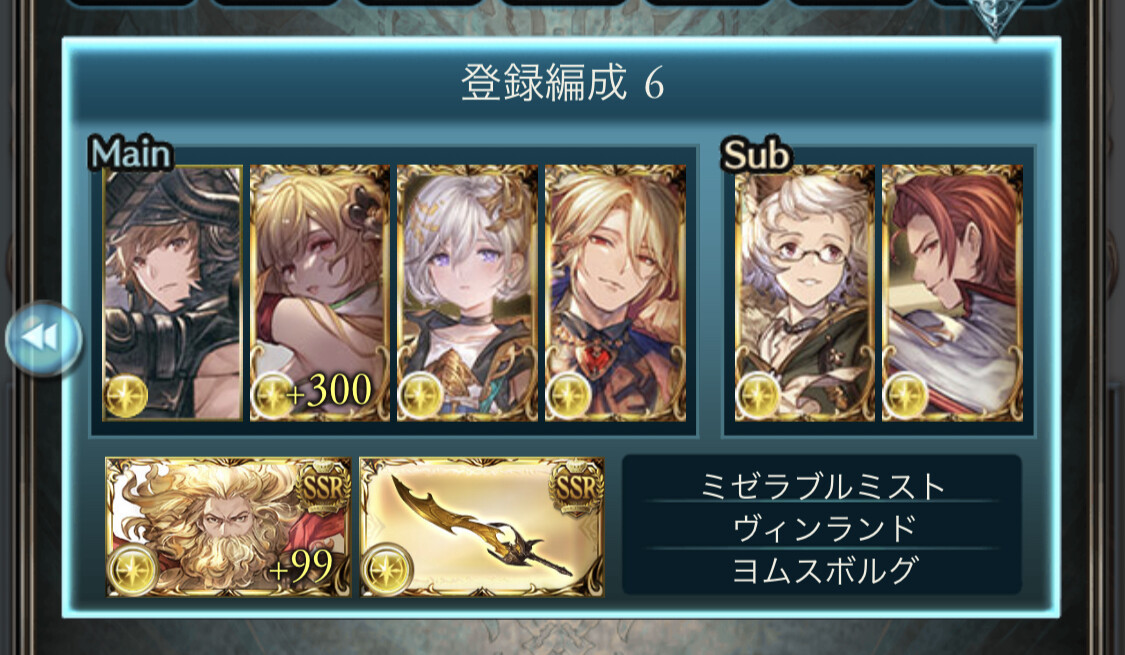Choose the ヨムスボルグ skill entry
The width and height of the screenshot is (1125, 655).
pyautogui.click(x=821, y=569)
